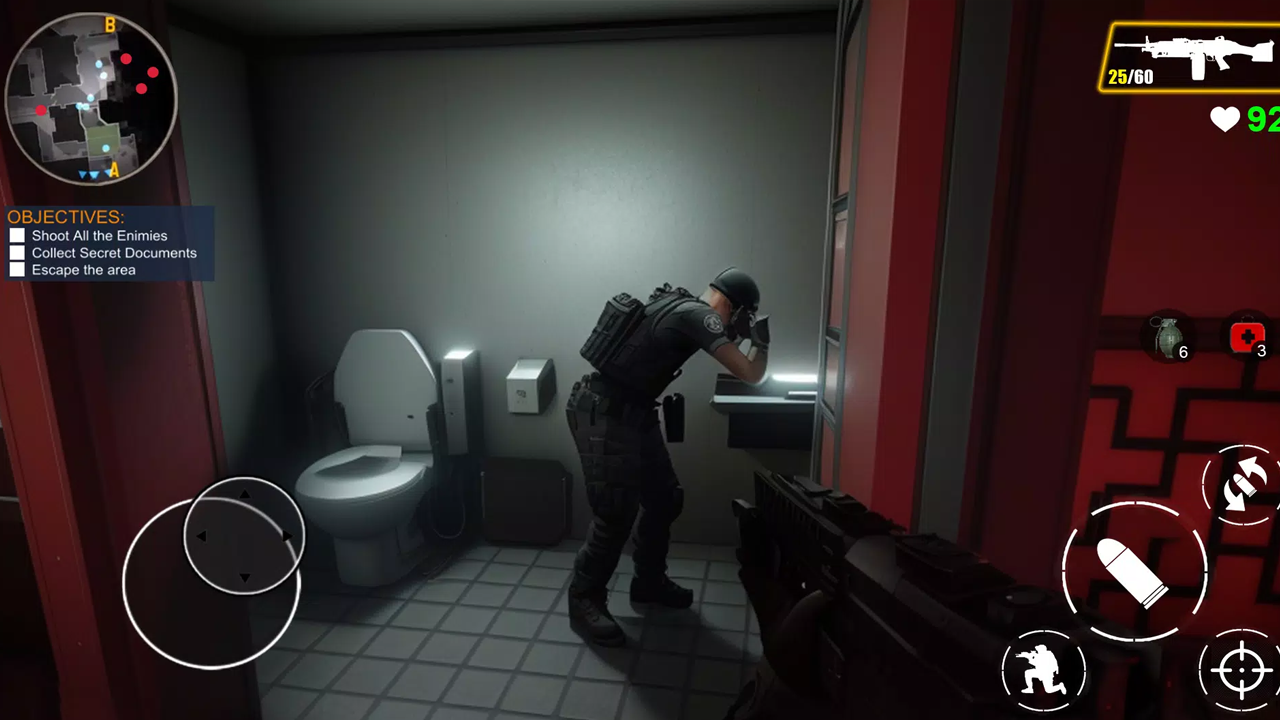Viewport: 1280px width, 720px height.
Task: Toggle the crouch stance icon
Action: click(1045, 668)
